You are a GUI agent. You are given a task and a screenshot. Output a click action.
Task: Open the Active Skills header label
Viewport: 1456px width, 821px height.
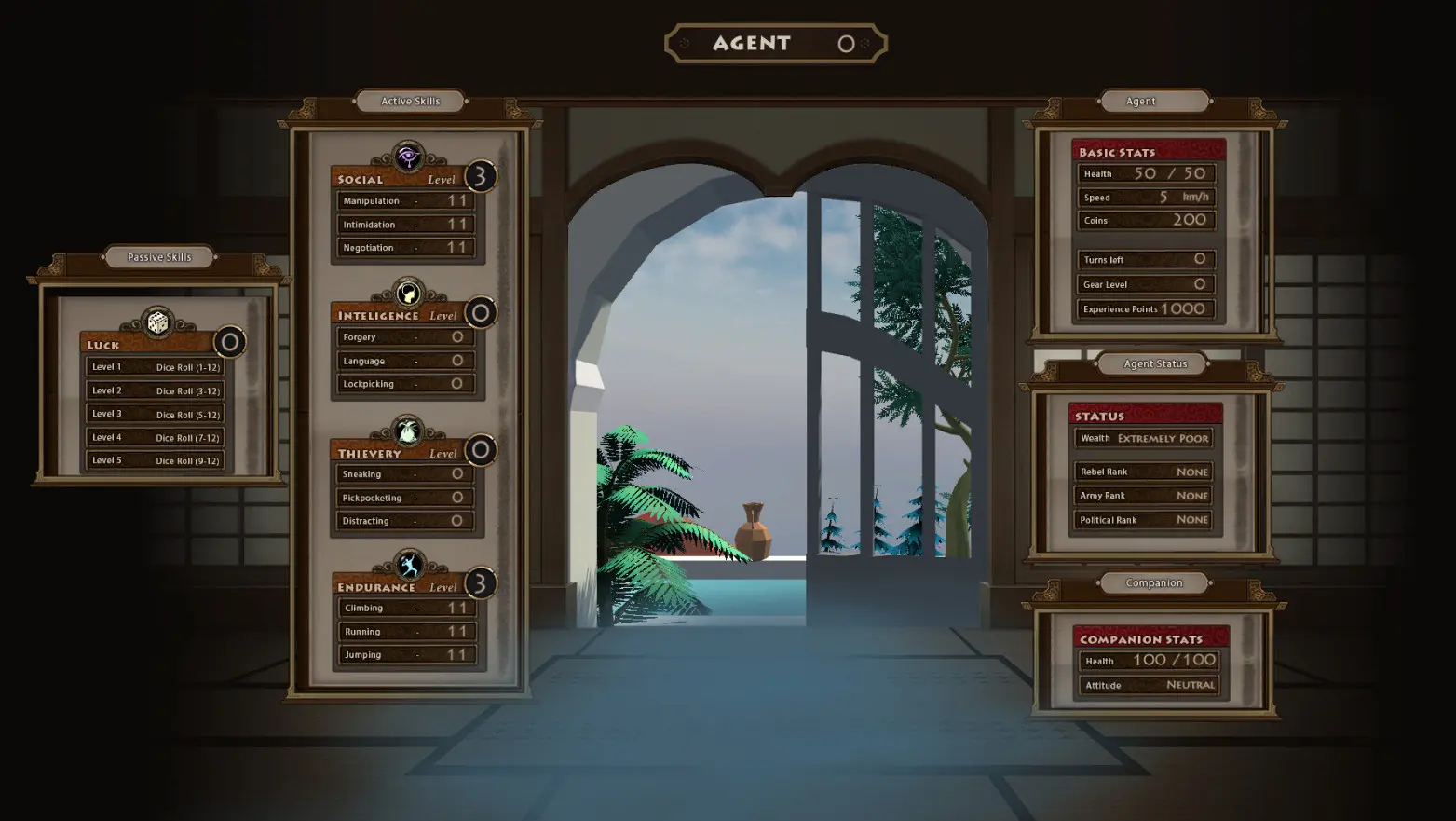point(410,101)
